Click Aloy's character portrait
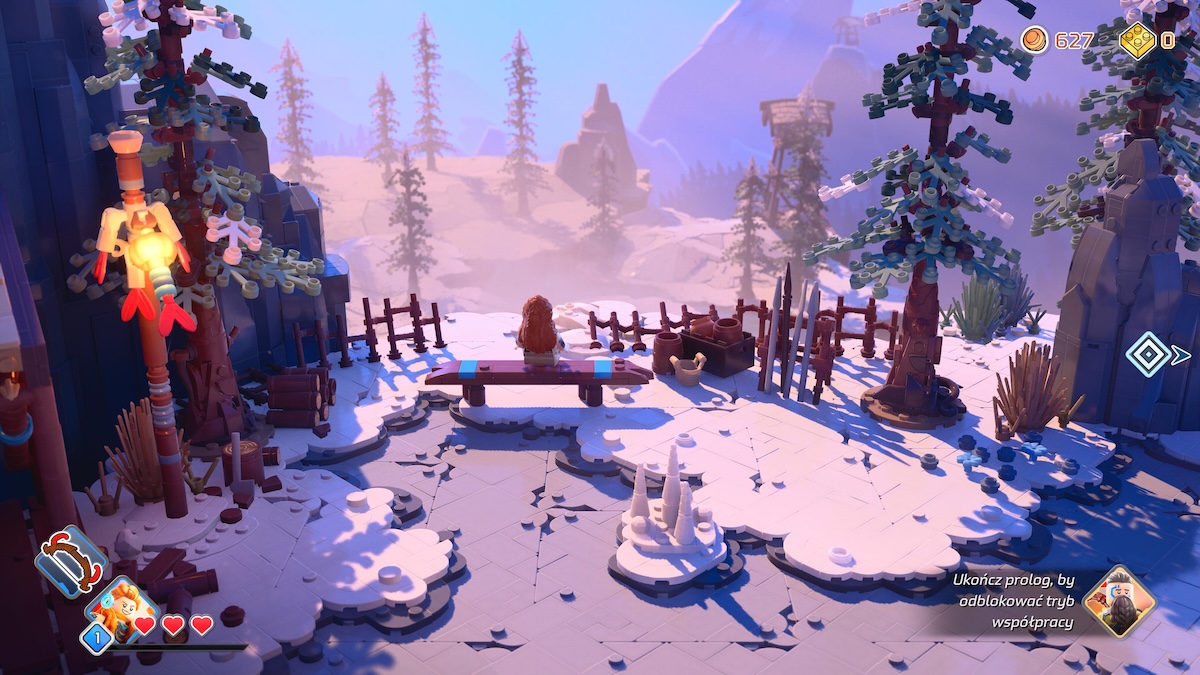The image size is (1200, 675). 122,607
